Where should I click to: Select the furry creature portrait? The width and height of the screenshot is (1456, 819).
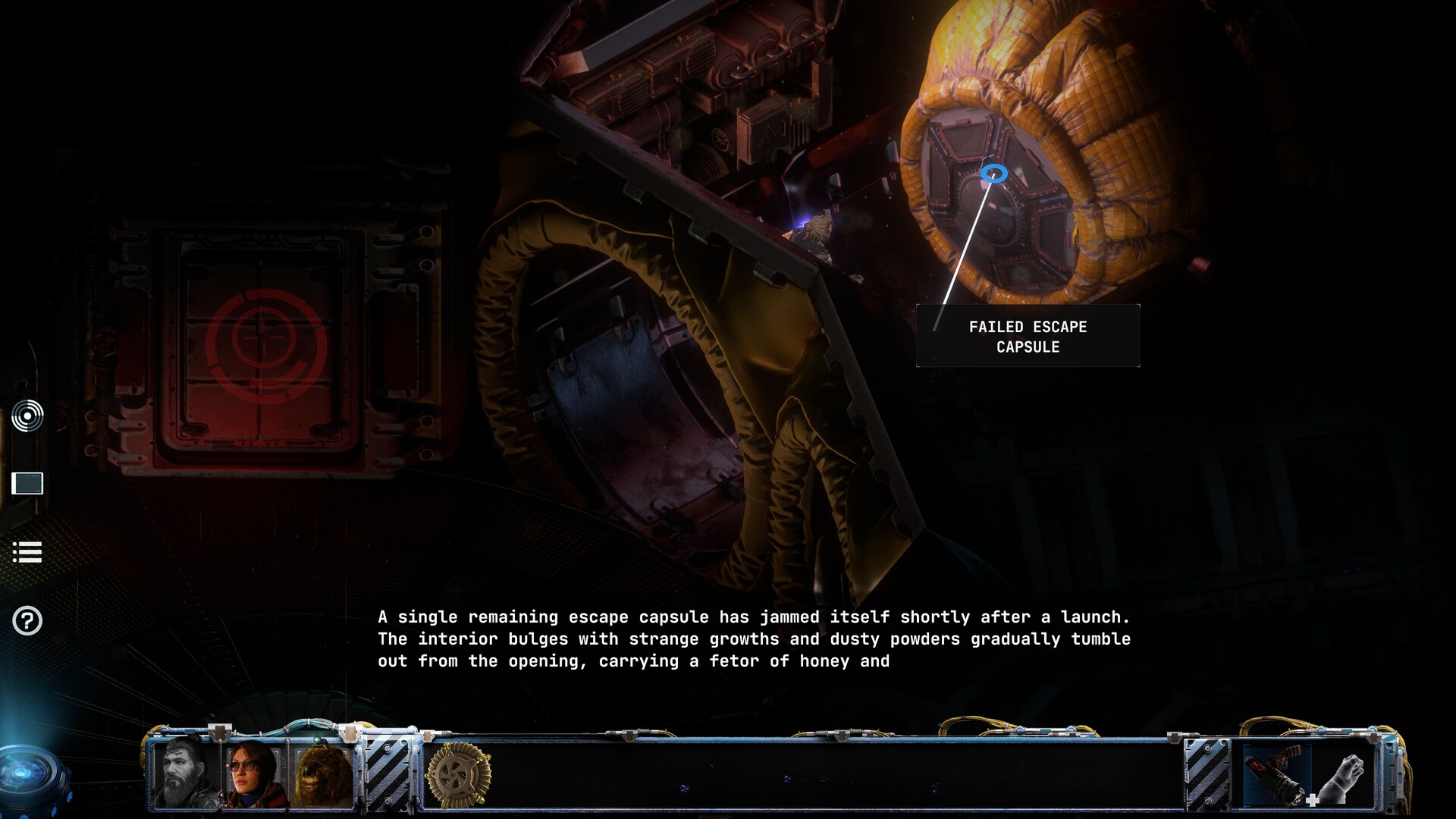pyautogui.click(x=324, y=775)
